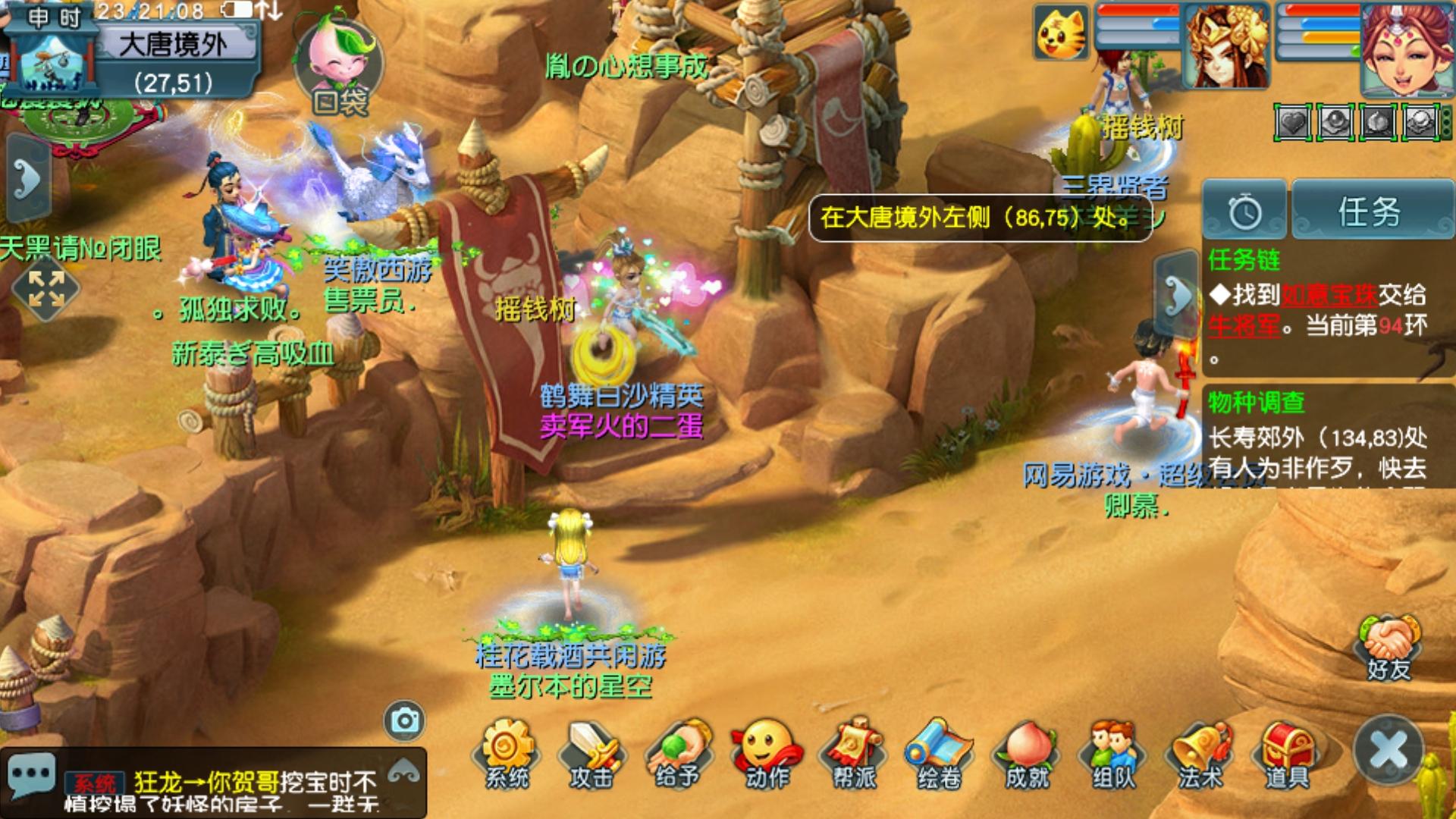Select the yellow cat pet portrait
Viewport: 1456px width, 819px height.
click(x=1061, y=32)
